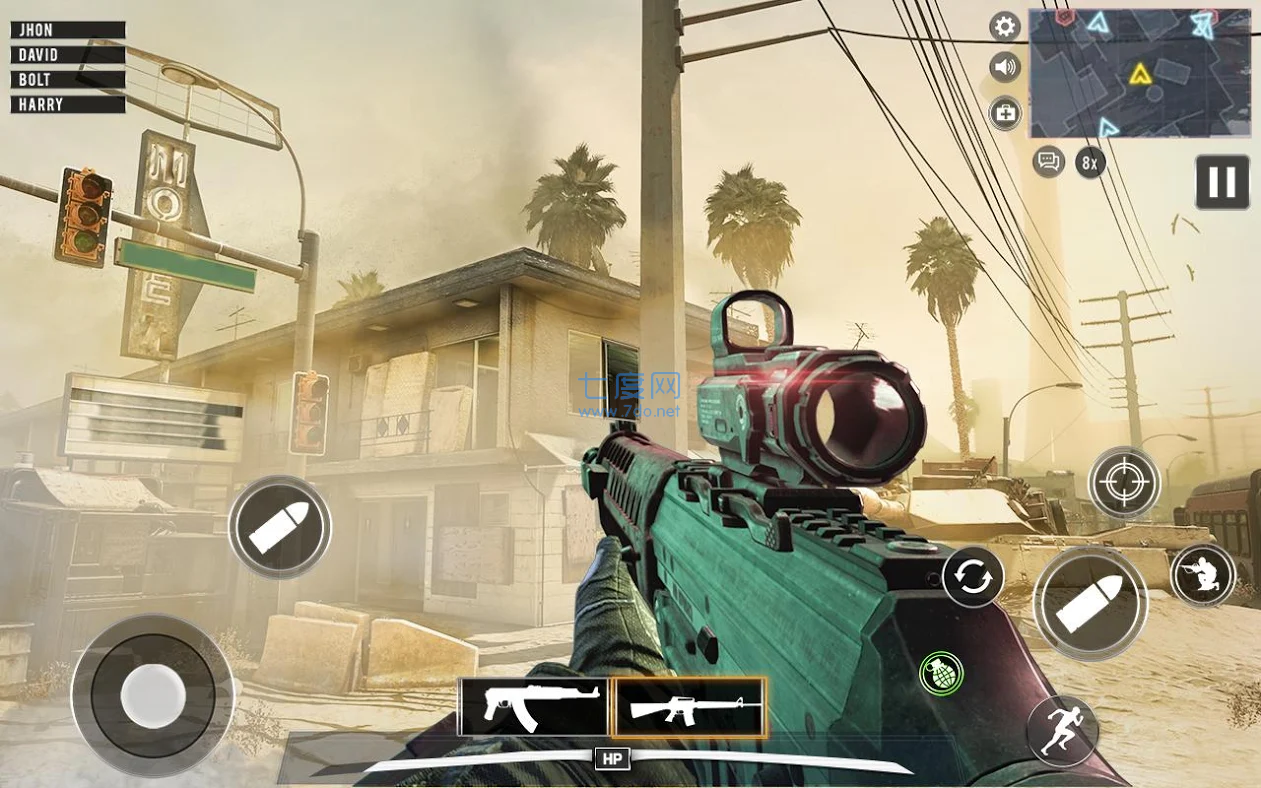Open the gear settings icon
Image resolution: width=1261 pixels, height=788 pixels.
pyautogui.click(x=1005, y=27)
